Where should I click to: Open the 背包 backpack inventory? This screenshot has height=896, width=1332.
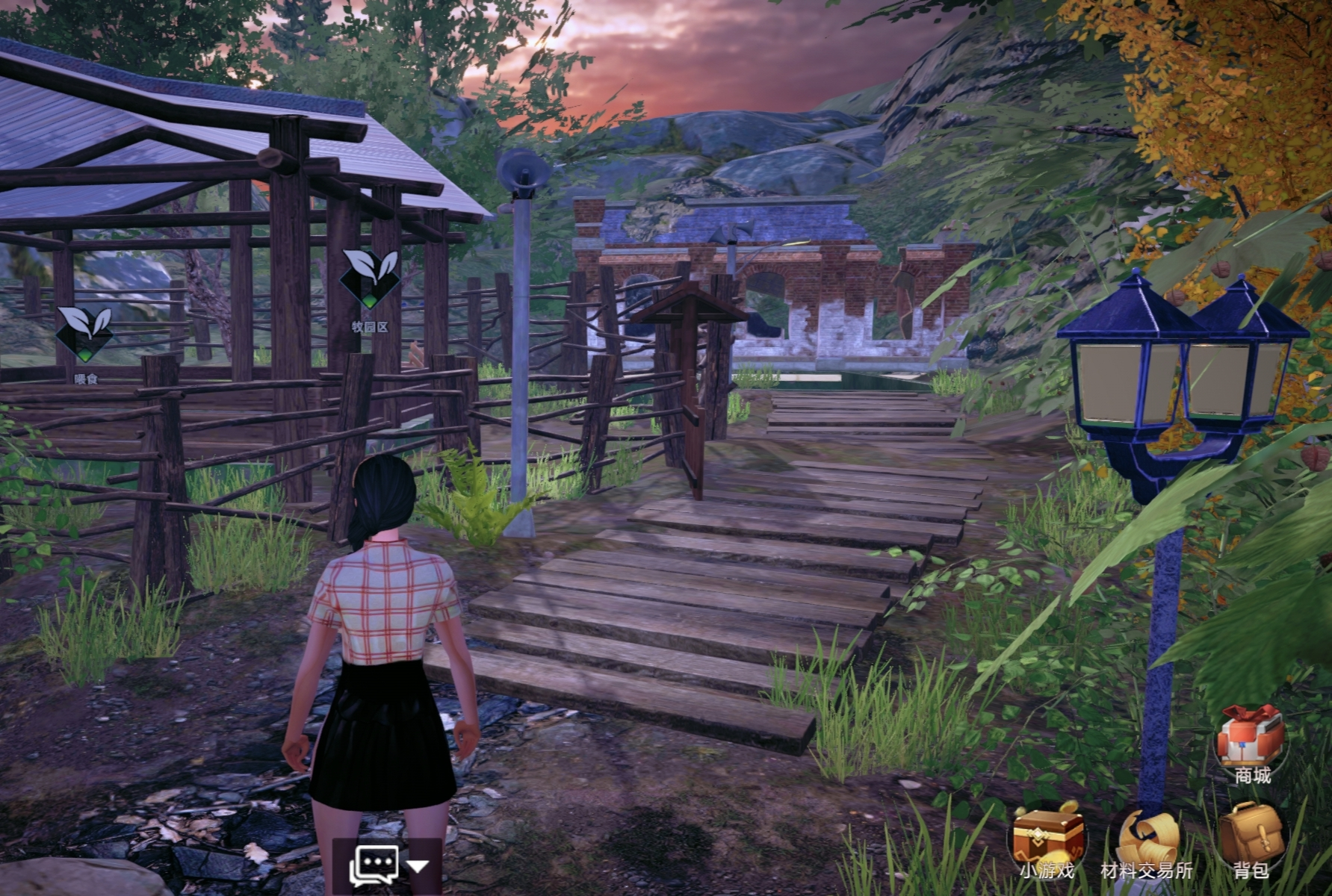click(1250, 836)
